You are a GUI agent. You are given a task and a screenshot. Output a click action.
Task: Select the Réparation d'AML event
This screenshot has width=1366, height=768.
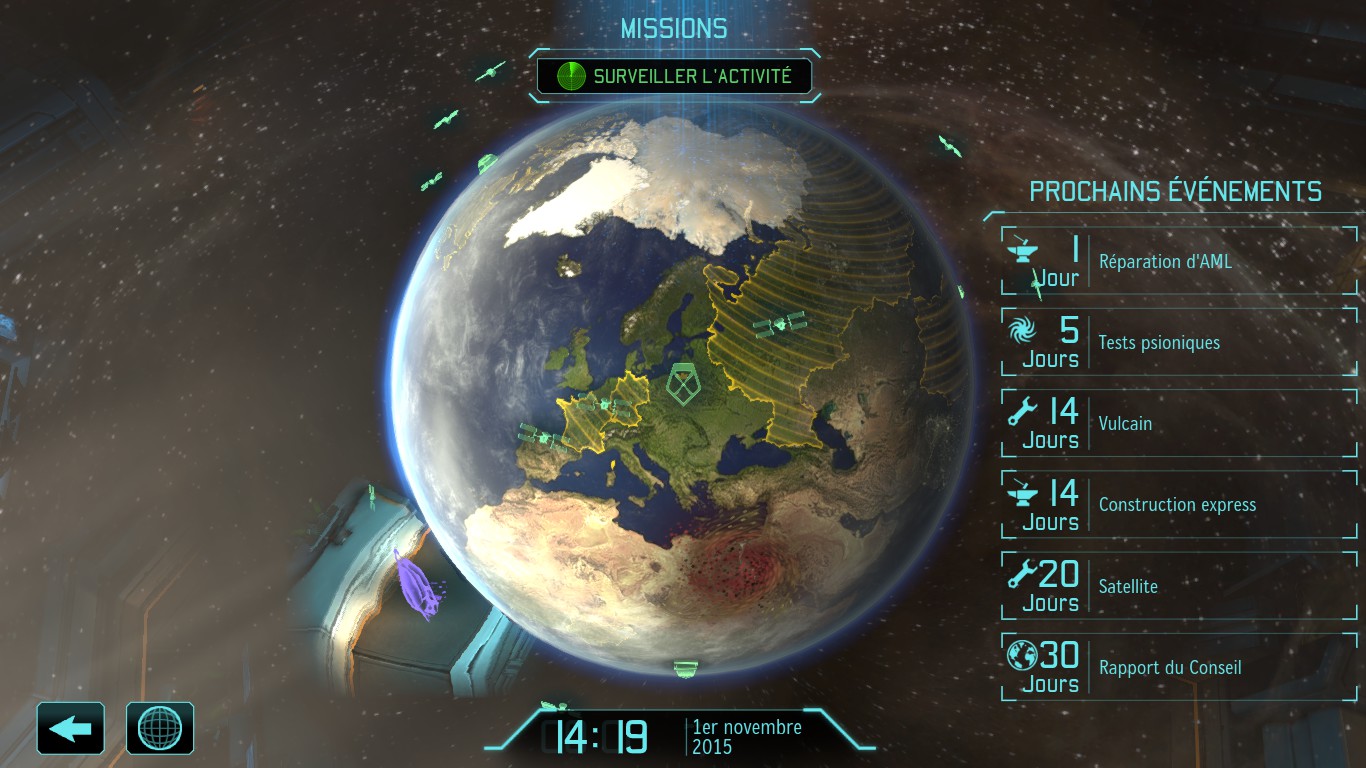pyautogui.click(x=1179, y=261)
